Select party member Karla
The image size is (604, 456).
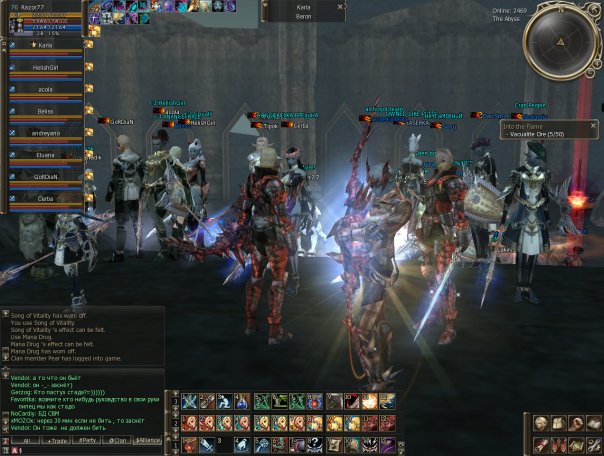coord(45,45)
